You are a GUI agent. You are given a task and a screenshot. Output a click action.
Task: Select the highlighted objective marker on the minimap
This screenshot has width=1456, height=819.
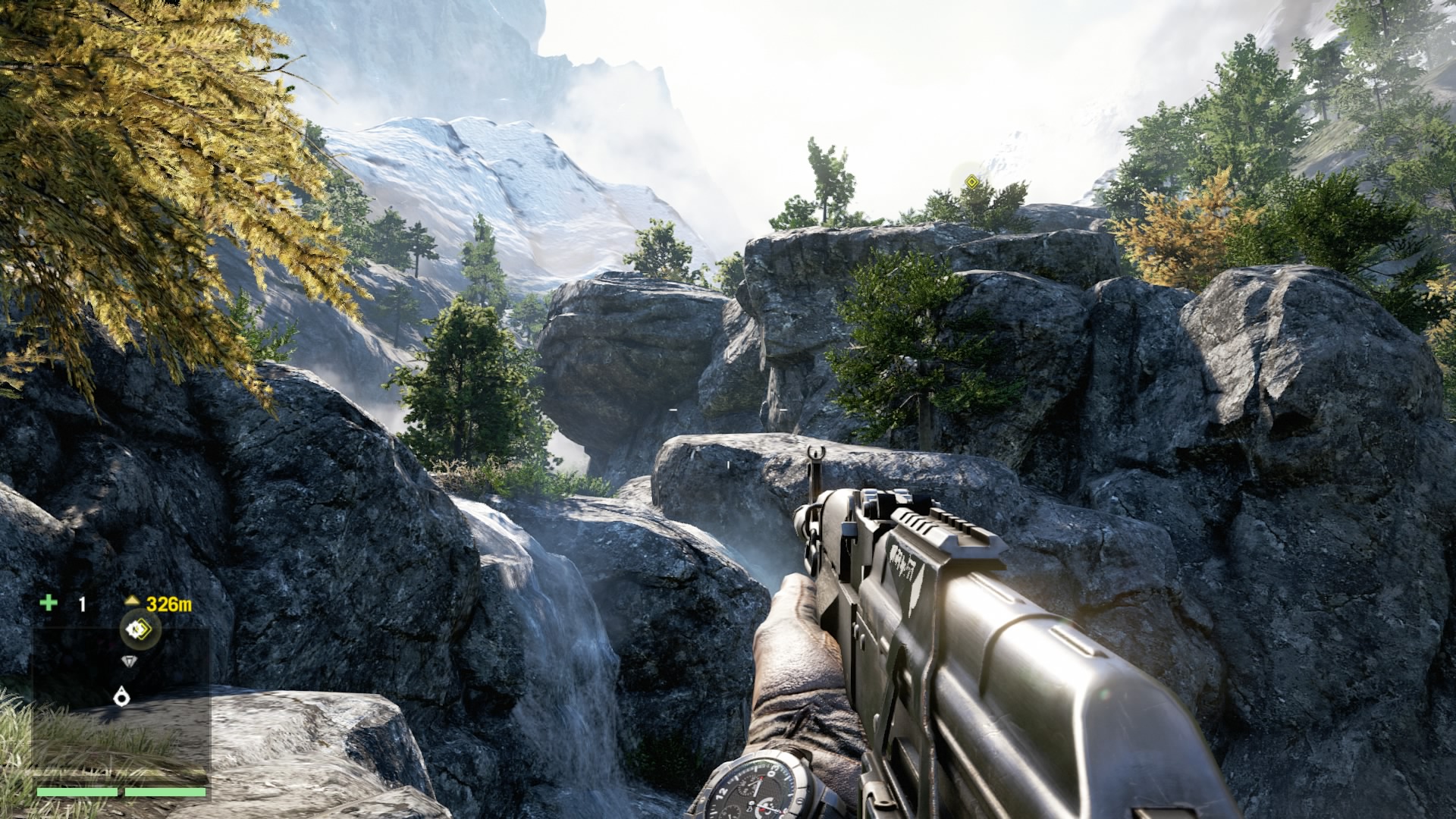point(140,628)
